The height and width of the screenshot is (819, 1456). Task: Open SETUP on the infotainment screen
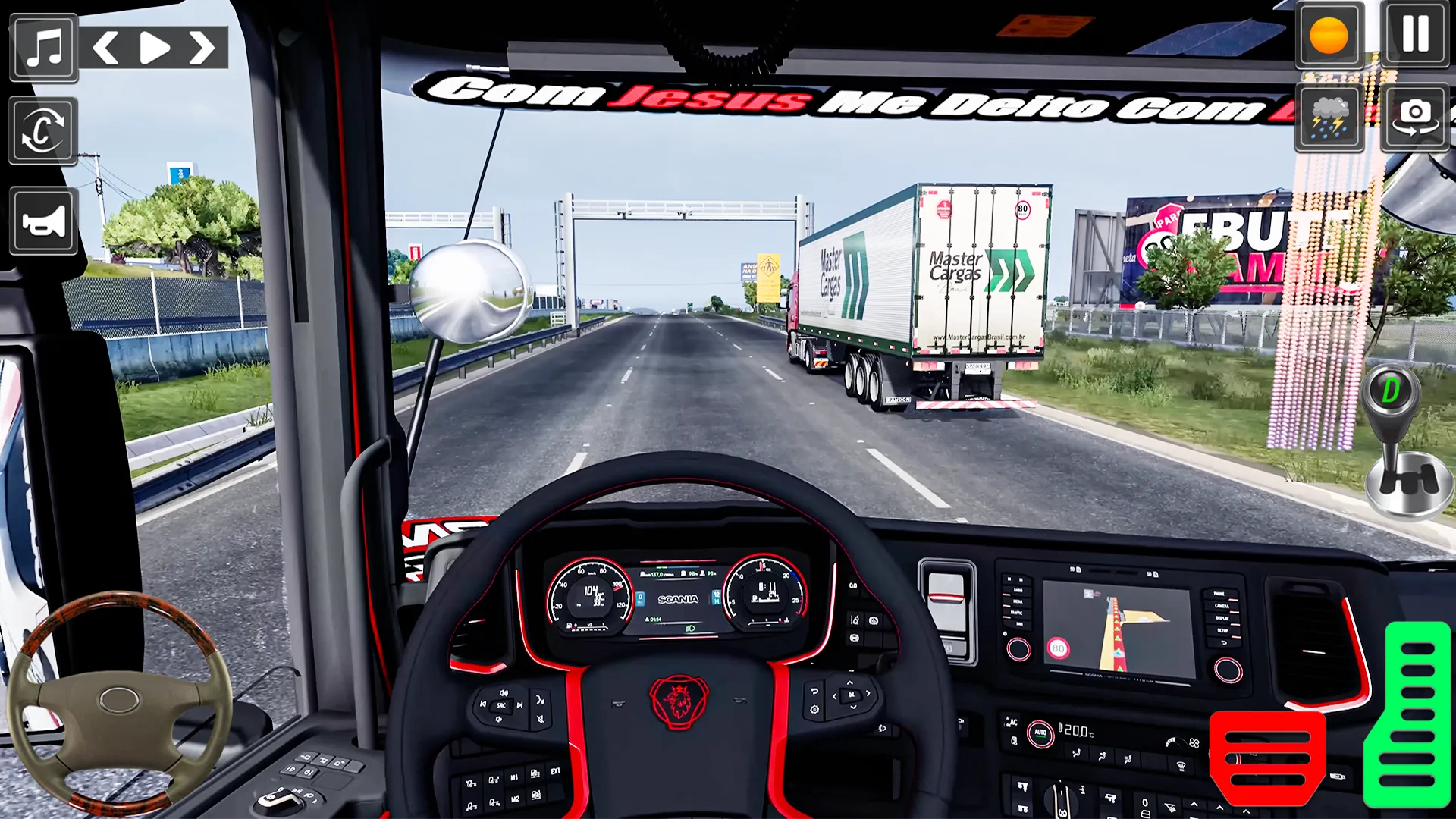[x=1222, y=630]
